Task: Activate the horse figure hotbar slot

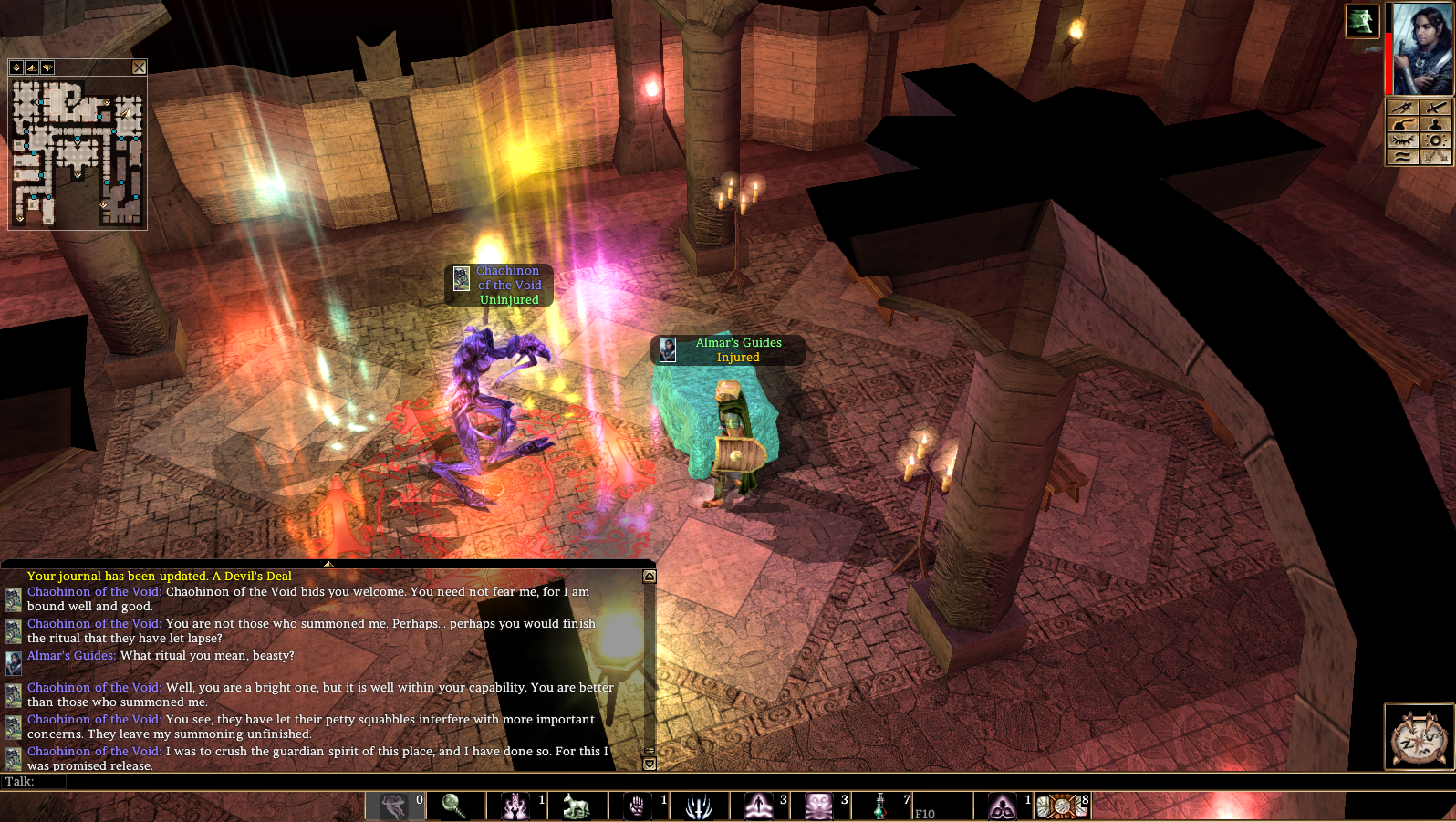Action: tap(577, 806)
